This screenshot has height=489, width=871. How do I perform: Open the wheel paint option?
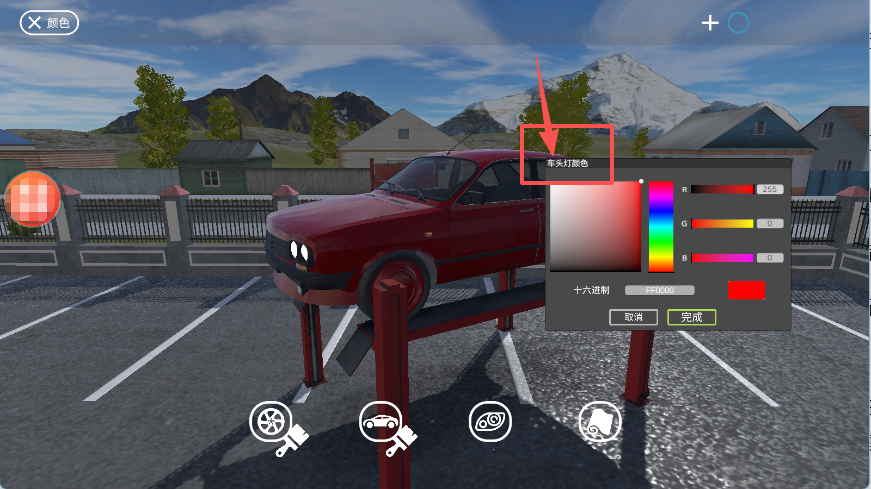click(270, 422)
